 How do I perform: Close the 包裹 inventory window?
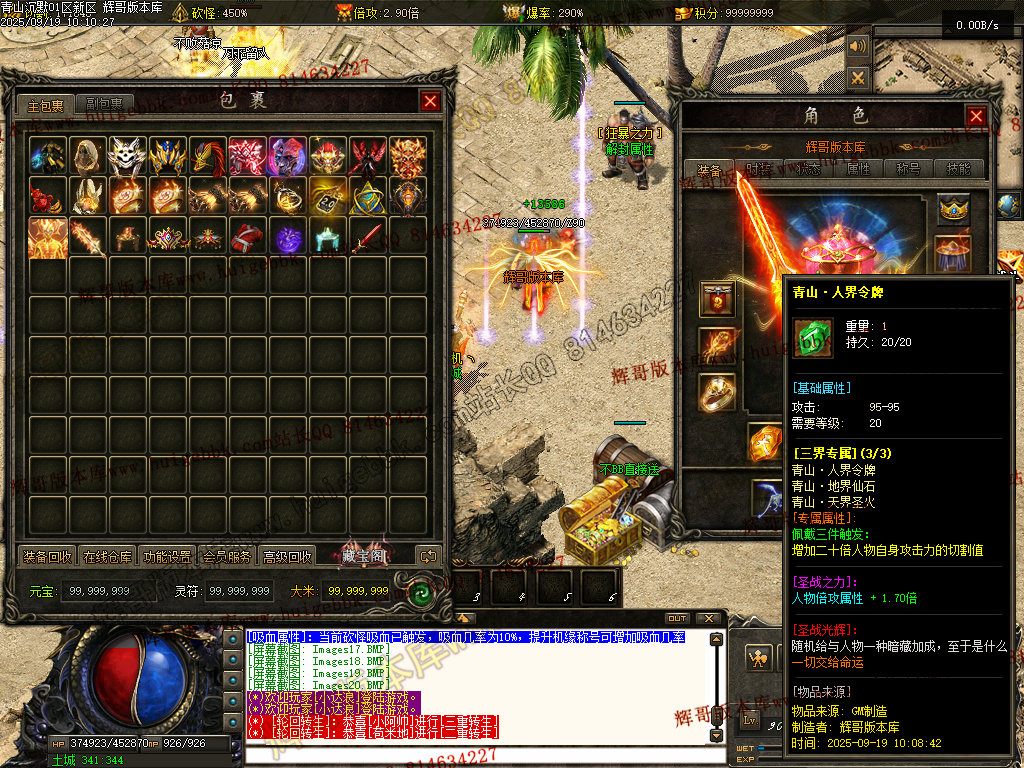click(x=430, y=101)
